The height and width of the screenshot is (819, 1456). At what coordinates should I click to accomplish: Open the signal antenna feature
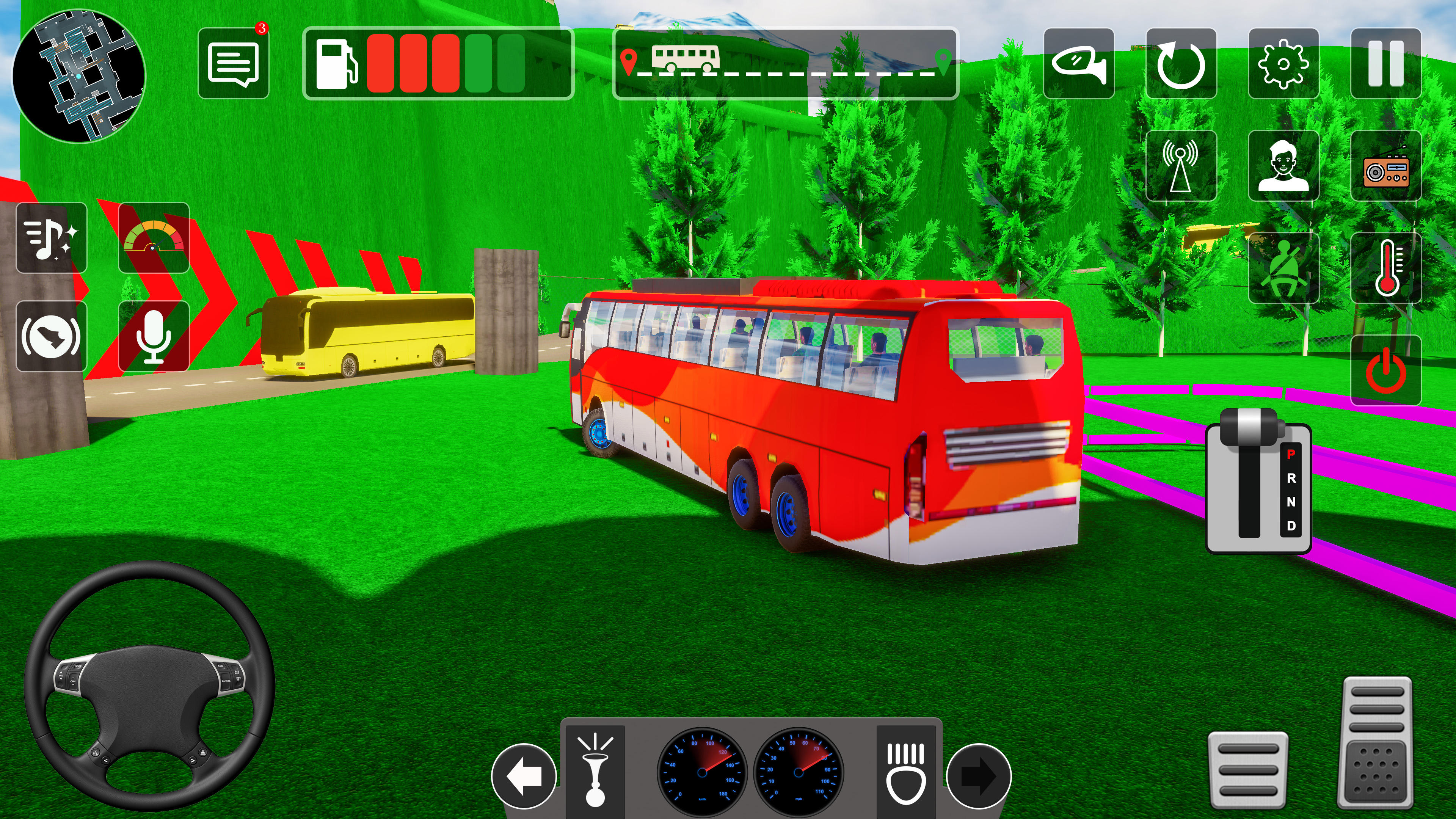(x=1183, y=166)
